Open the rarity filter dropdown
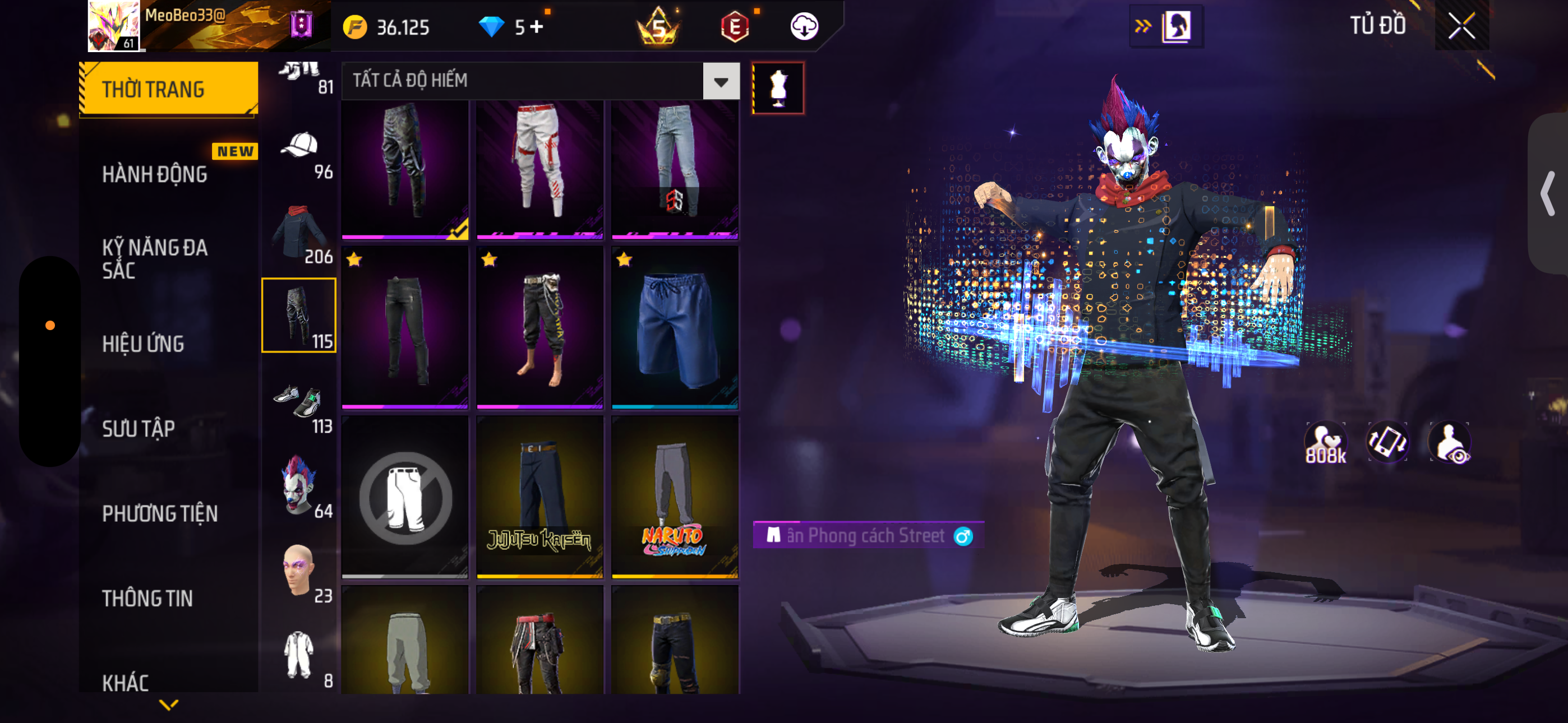The width and height of the screenshot is (1568, 723). [x=721, y=81]
